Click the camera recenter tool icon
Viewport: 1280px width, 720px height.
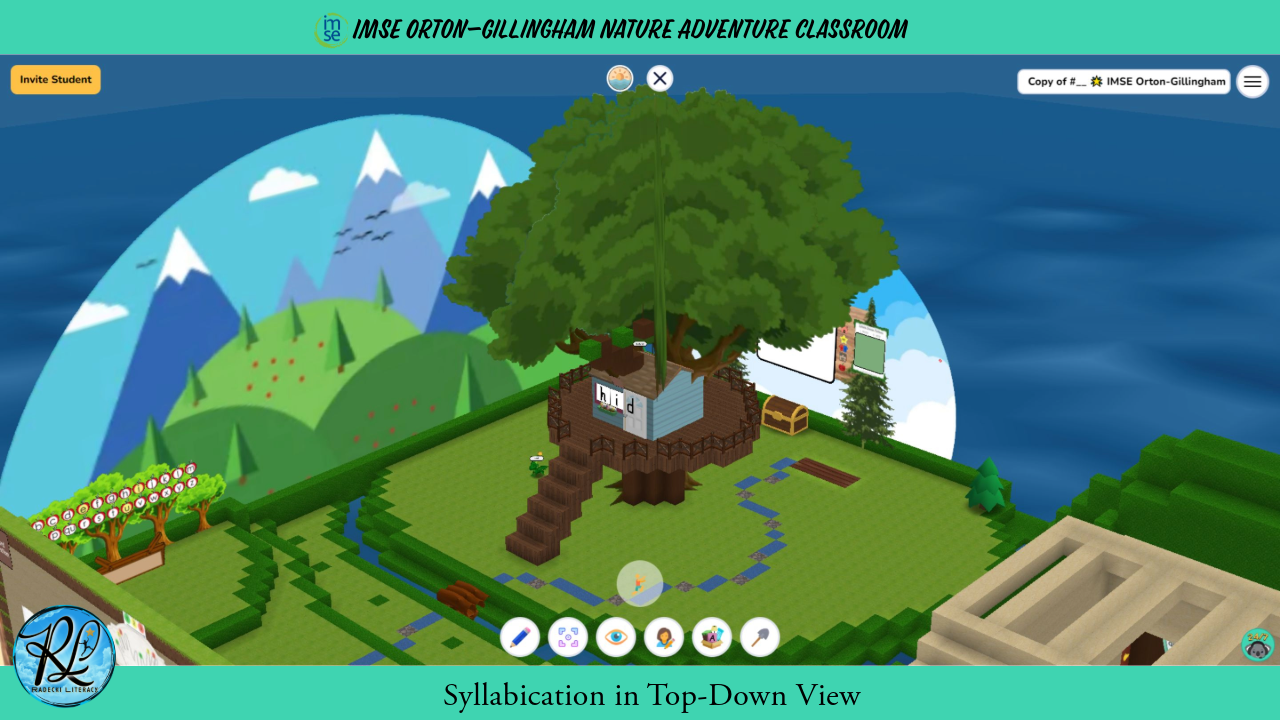coord(567,637)
